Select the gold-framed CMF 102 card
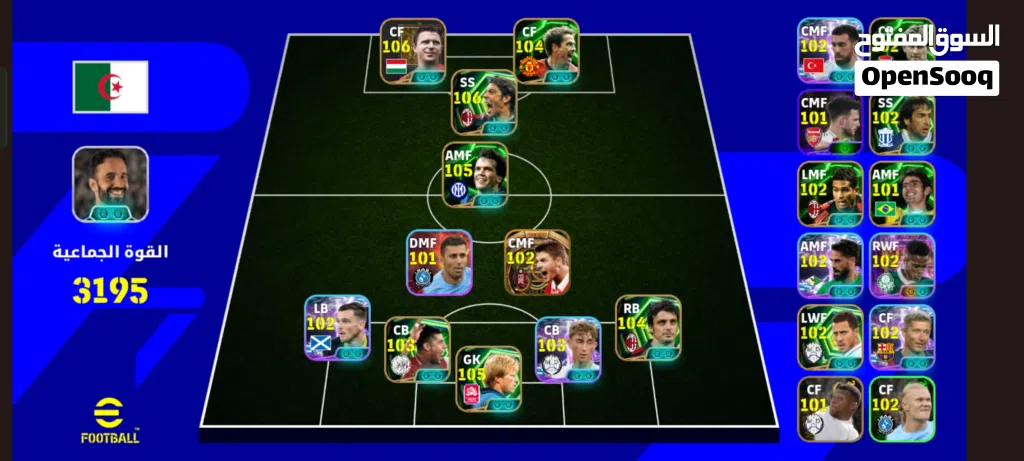 (x=537, y=262)
